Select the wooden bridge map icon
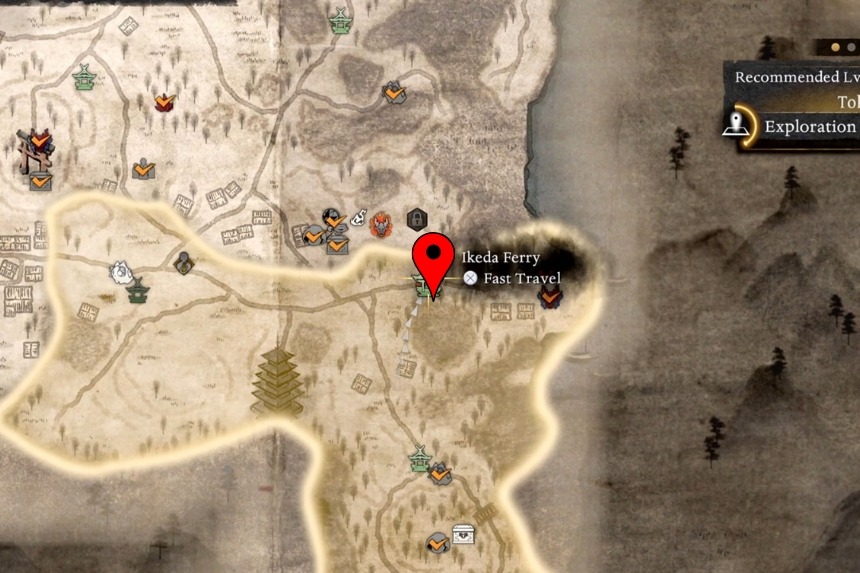The width and height of the screenshot is (860, 573). tap(485, 513)
